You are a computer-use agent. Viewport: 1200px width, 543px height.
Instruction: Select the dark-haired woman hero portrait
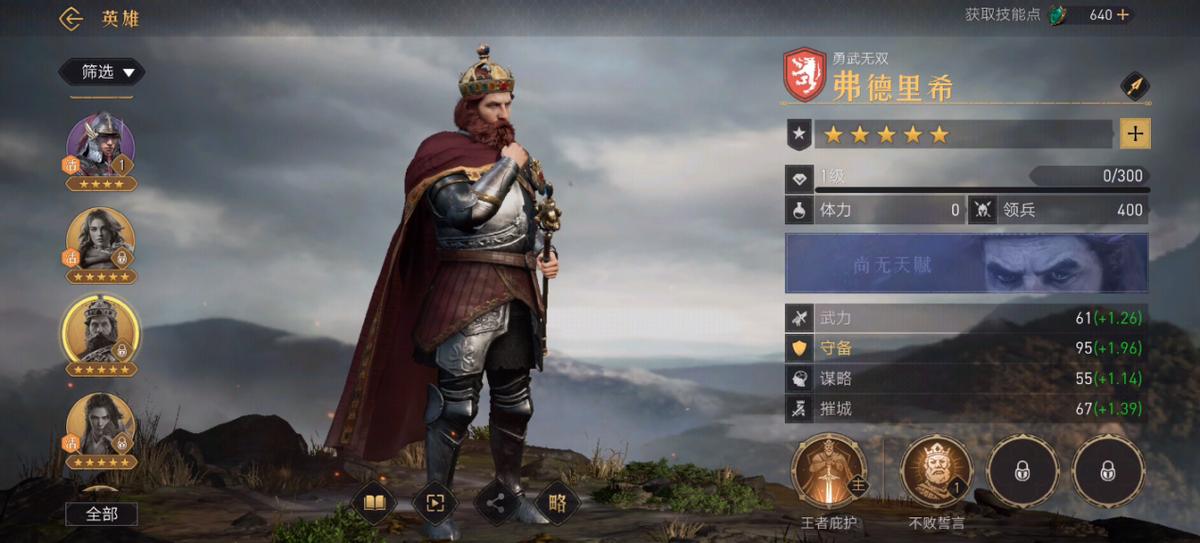tap(100, 425)
